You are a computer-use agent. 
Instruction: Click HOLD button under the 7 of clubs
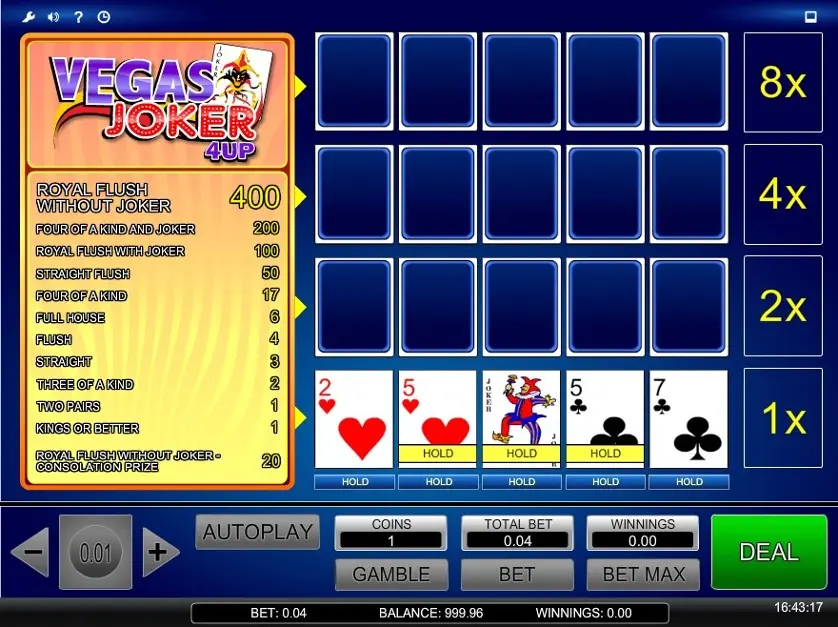pyautogui.click(x=689, y=482)
